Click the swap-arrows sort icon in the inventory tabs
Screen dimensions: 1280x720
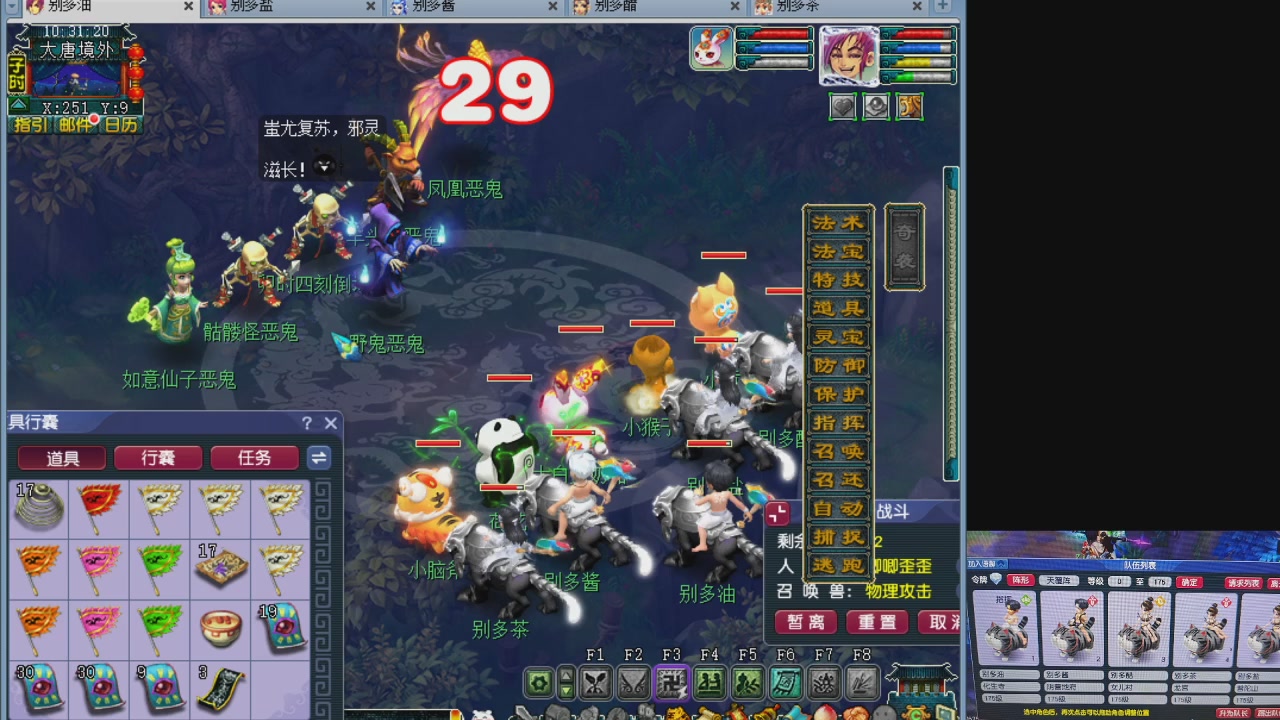pyautogui.click(x=320, y=457)
